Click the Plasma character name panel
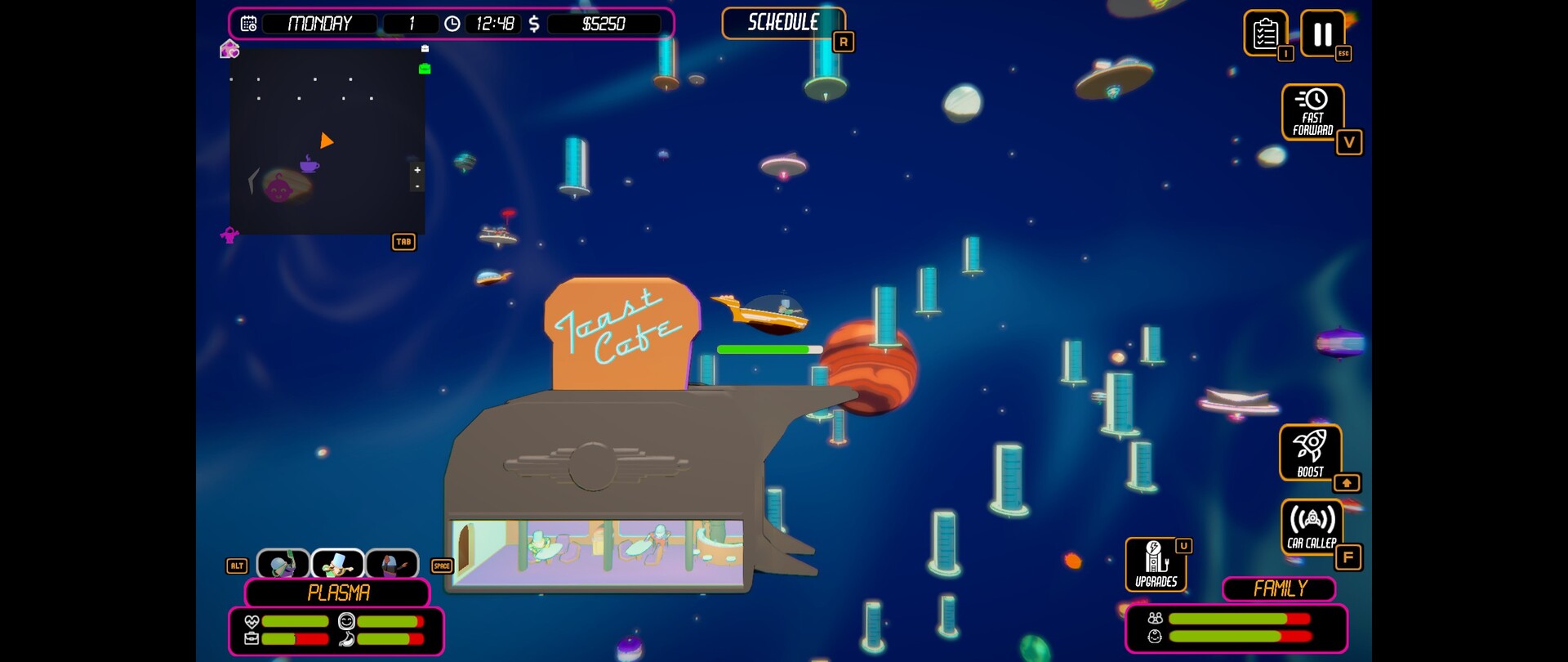This screenshot has width=1568, height=662. point(337,593)
